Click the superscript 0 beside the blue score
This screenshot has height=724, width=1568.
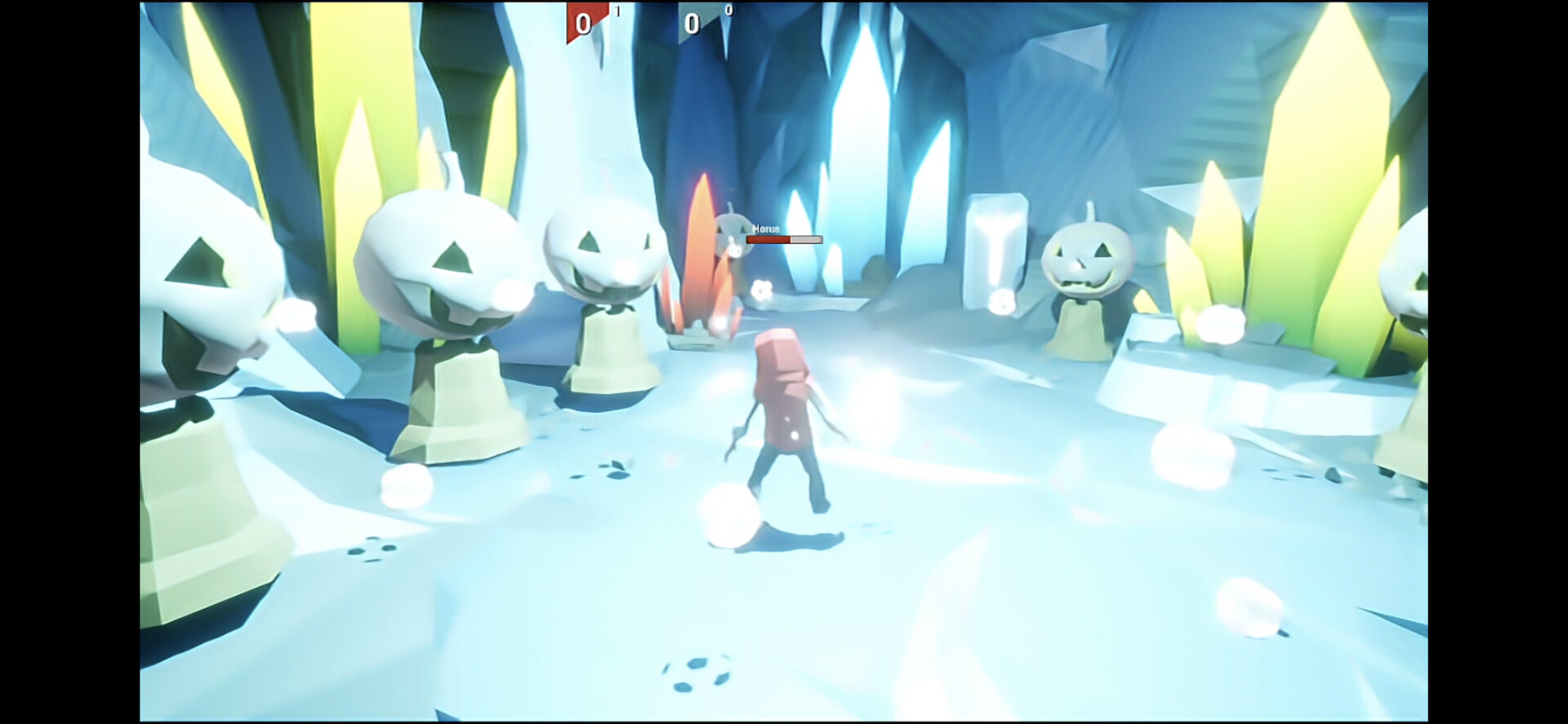click(728, 10)
